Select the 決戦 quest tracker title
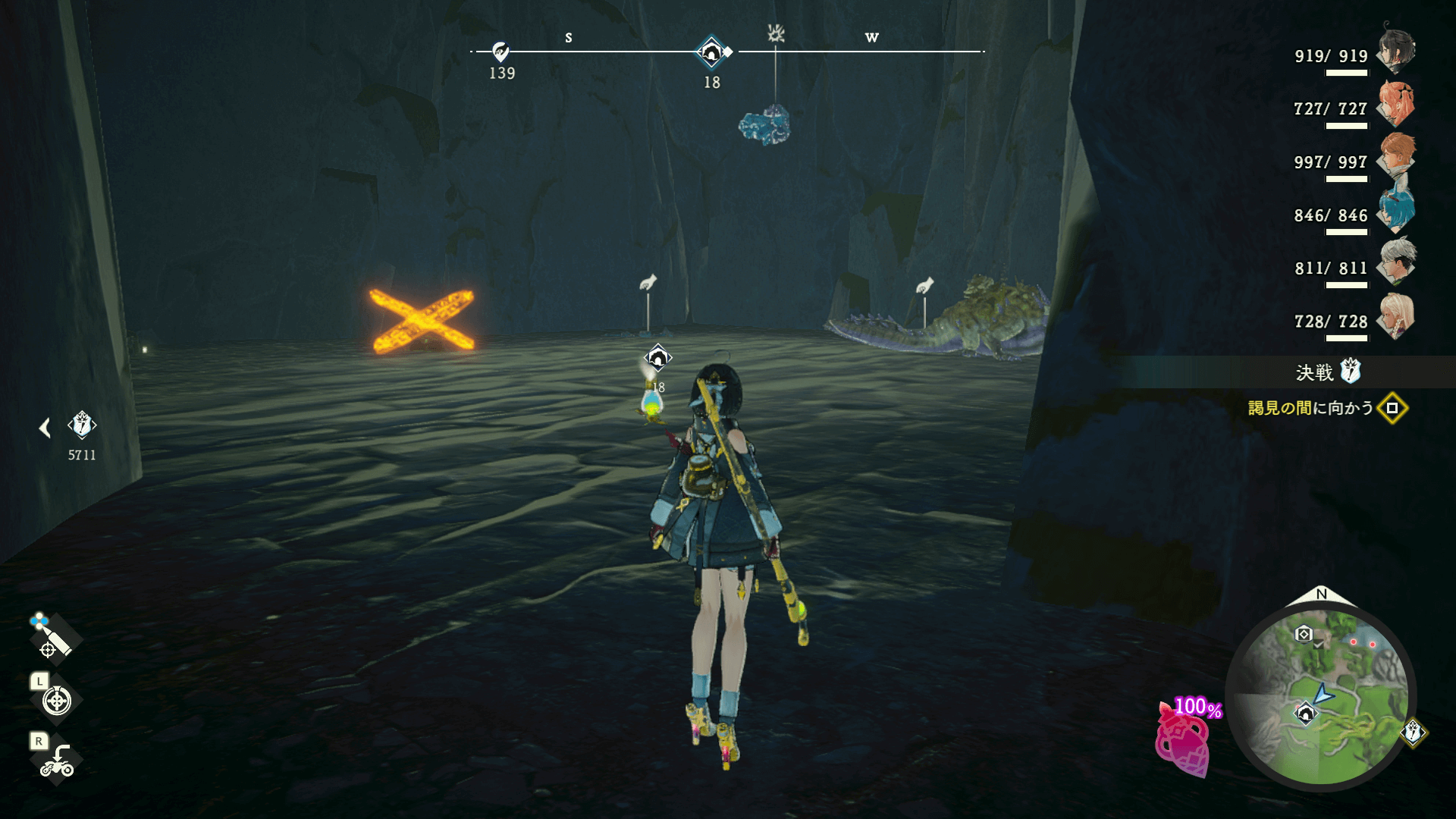 click(1315, 372)
